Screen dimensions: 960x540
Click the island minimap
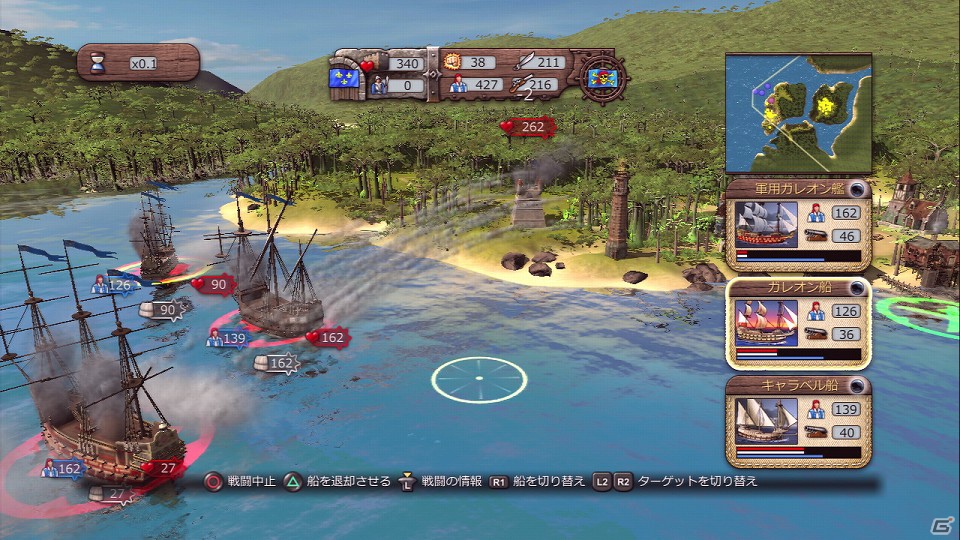(798, 113)
